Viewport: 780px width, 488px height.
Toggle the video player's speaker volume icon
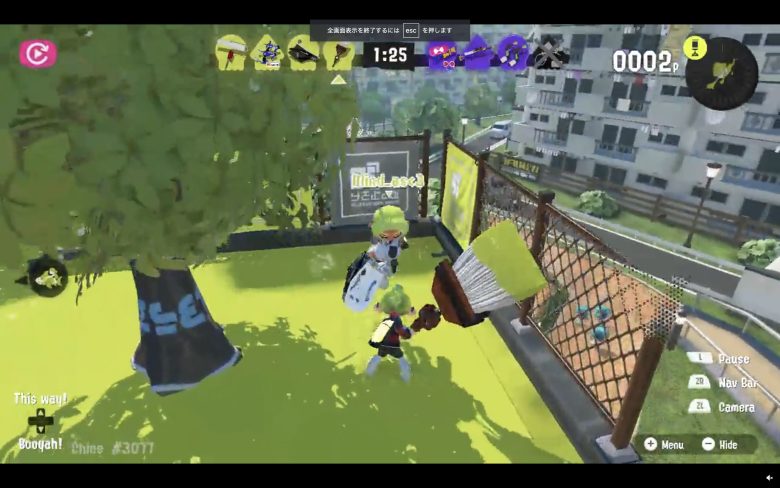(769, 478)
